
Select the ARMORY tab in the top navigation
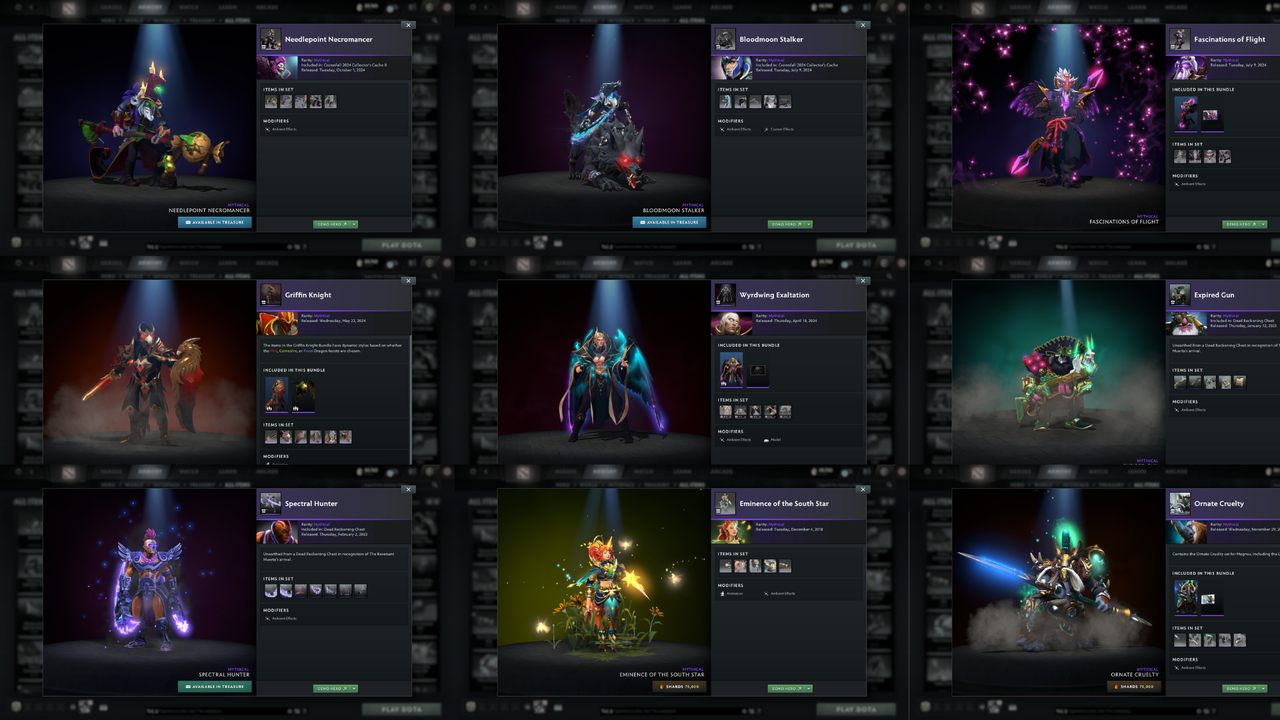(x=150, y=7)
